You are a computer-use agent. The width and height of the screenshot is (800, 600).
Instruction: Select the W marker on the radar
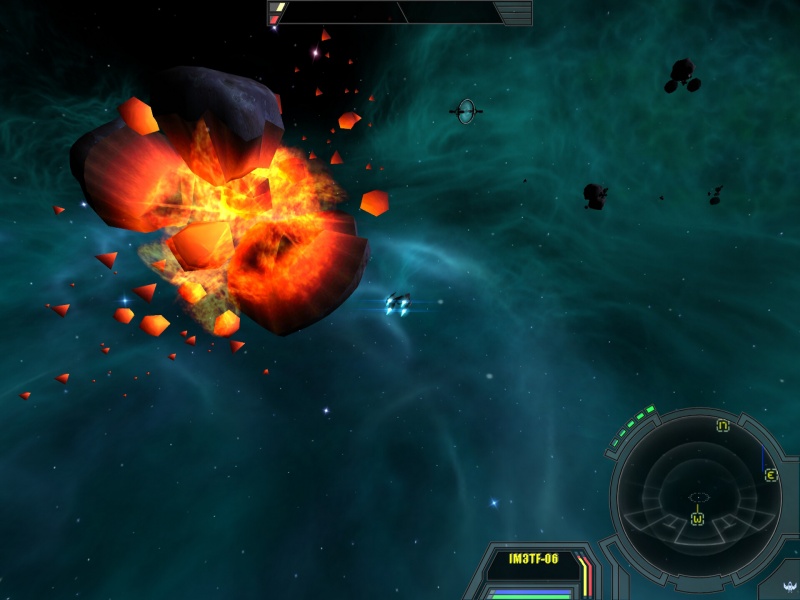point(697,518)
